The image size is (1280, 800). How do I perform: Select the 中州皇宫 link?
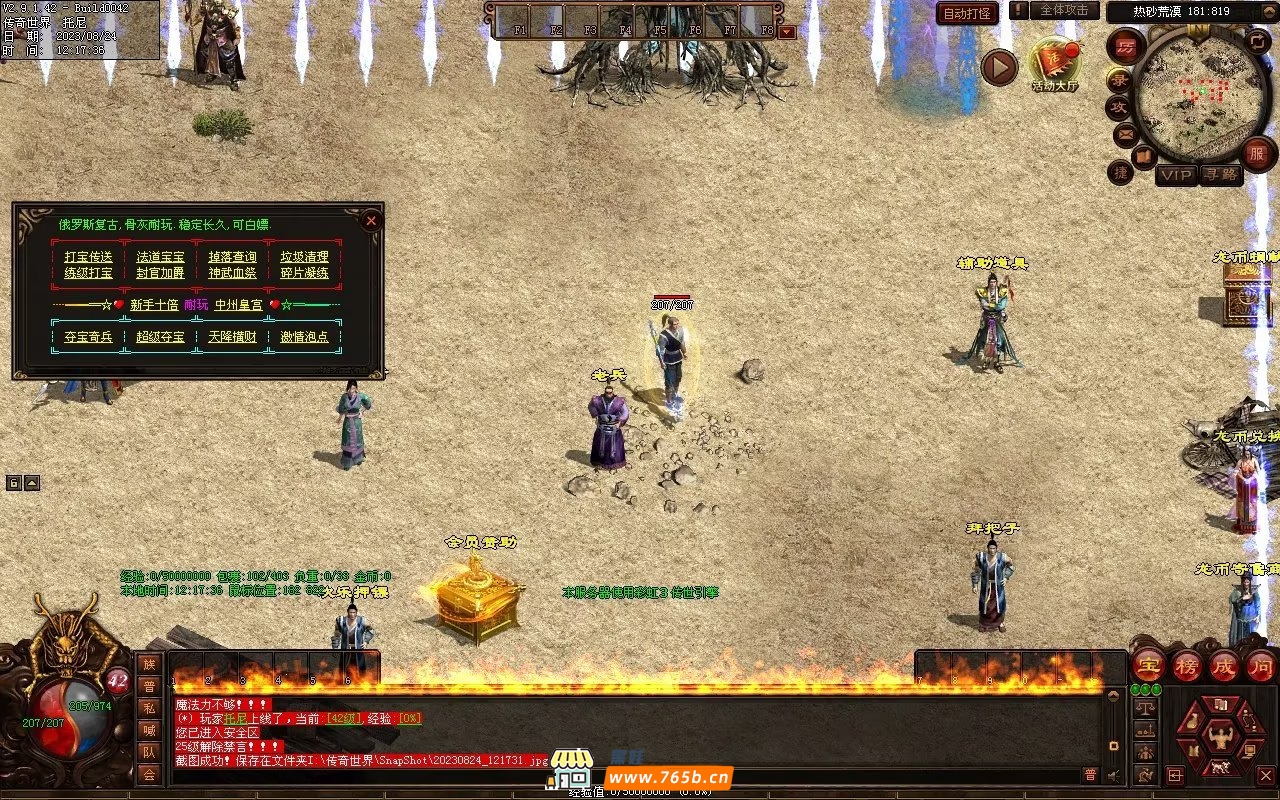point(239,304)
